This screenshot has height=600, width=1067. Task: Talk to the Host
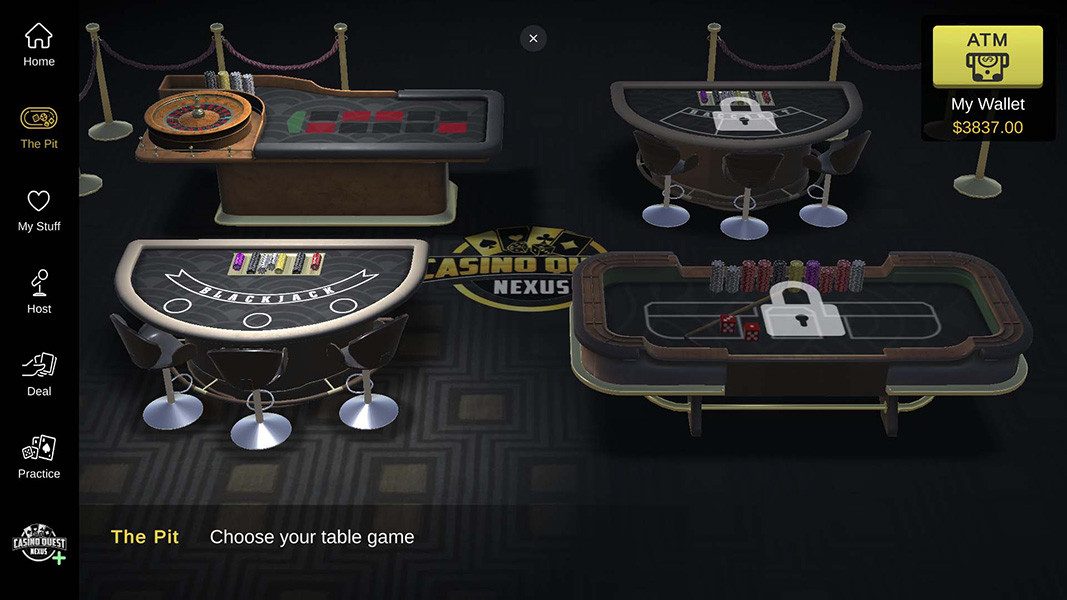click(39, 292)
